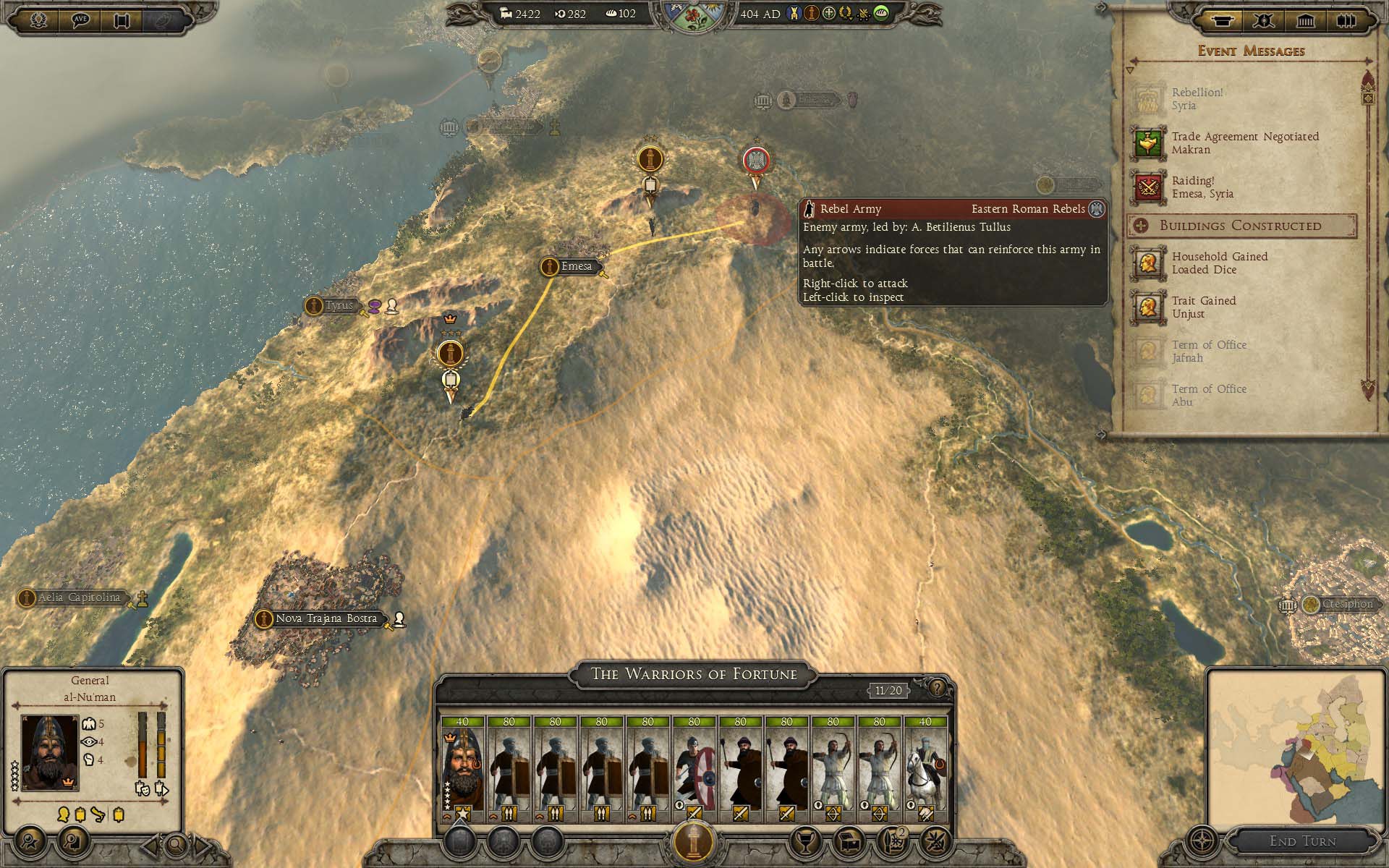Screen dimensions: 1389x868
Task: Switch to the crossed-swords shield tab
Action: [x=1264, y=20]
